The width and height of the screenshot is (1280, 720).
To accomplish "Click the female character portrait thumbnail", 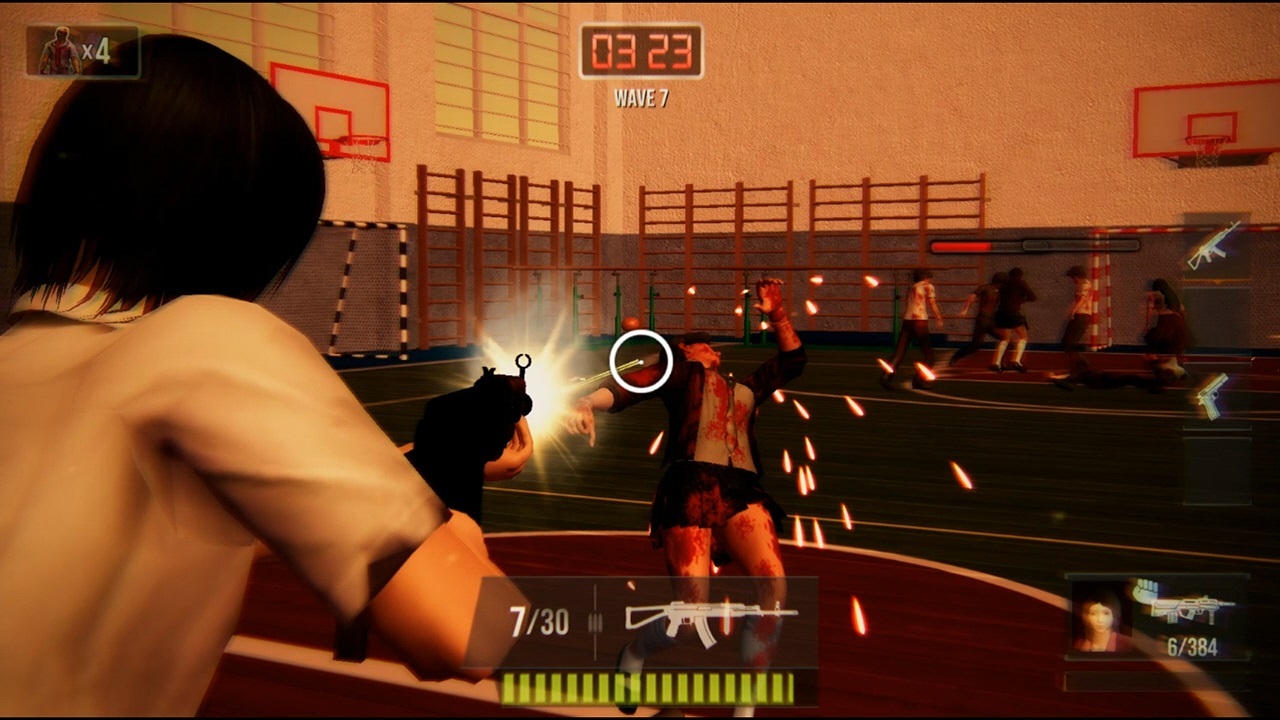I will tap(1102, 618).
